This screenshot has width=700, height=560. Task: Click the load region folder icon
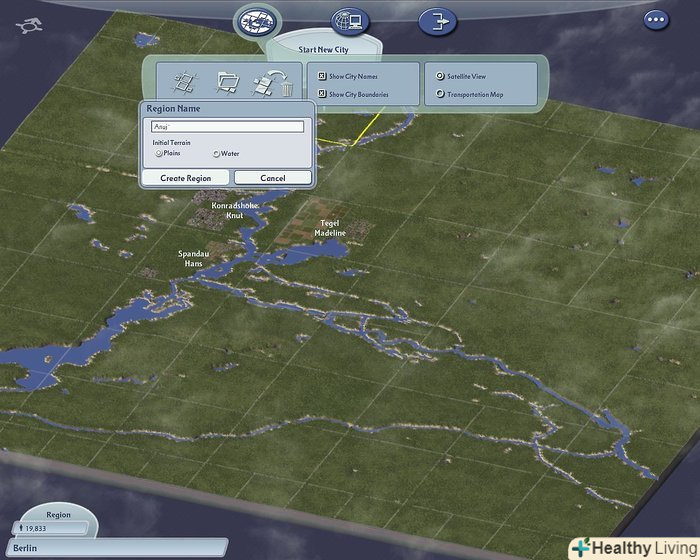(x=228, y=81)
